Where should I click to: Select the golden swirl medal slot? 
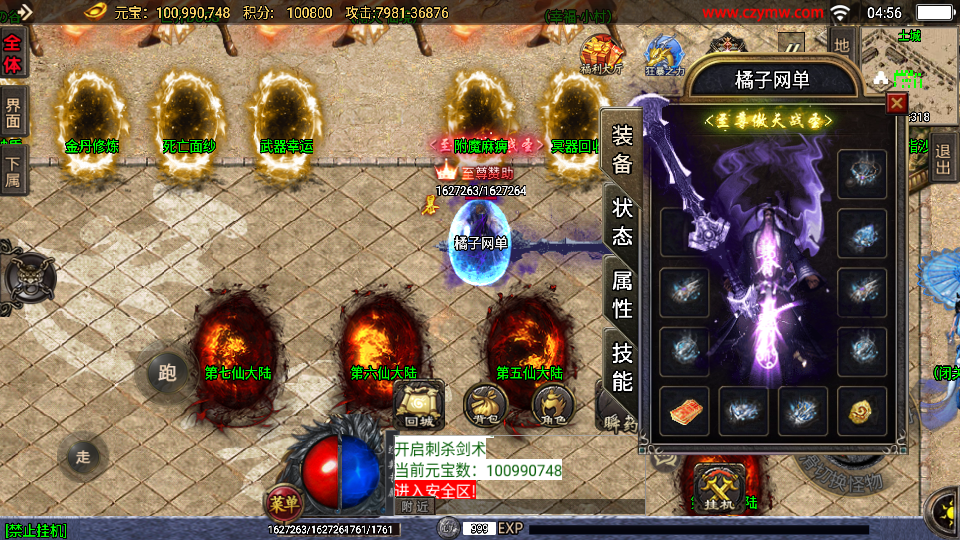click(861, 411)
